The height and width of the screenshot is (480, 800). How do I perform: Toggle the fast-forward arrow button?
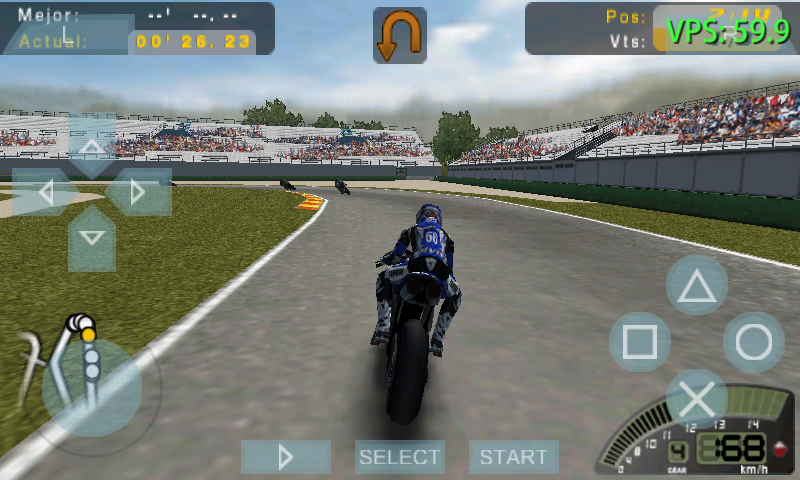tap(286, 457)
